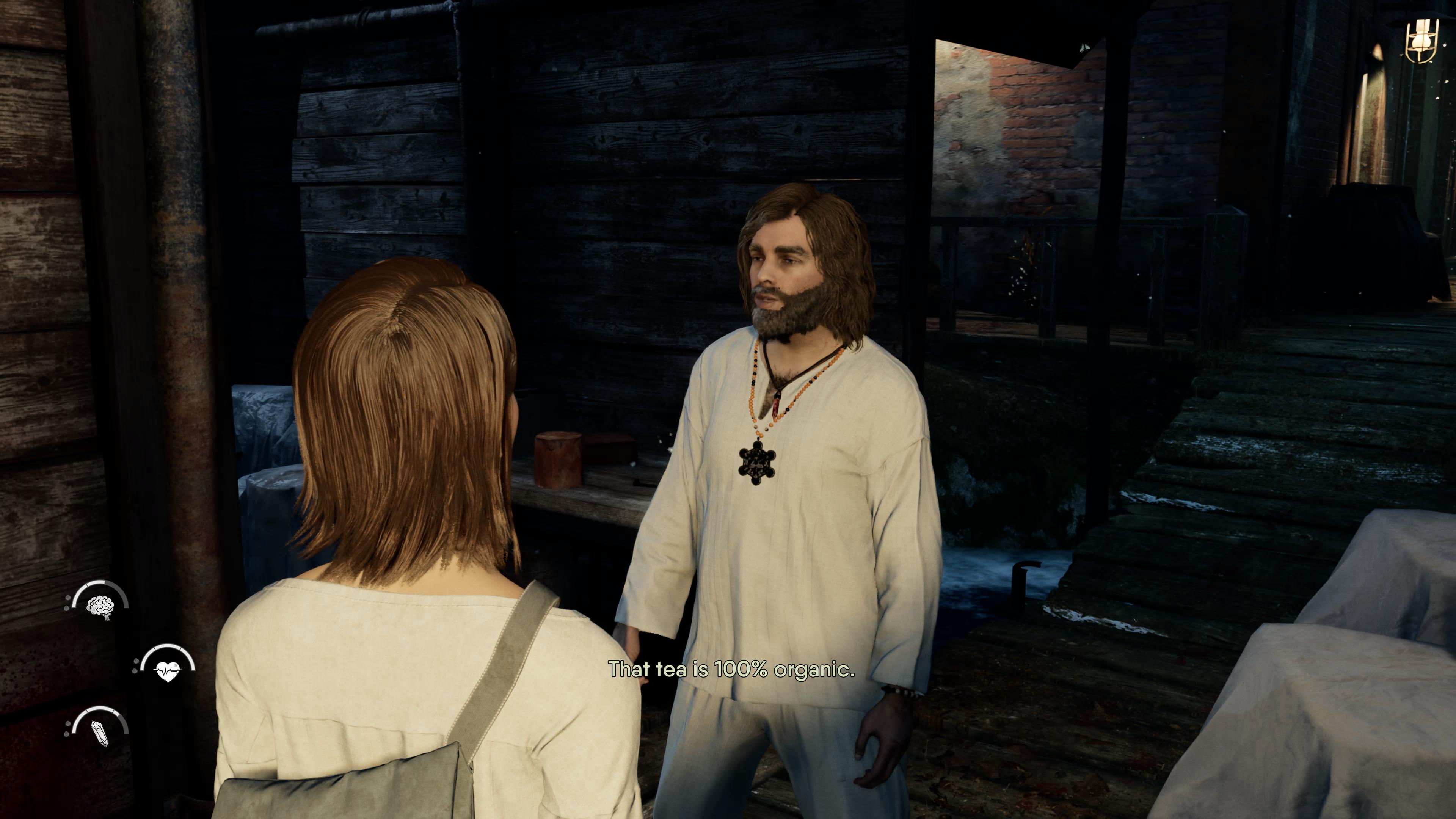Click the crystal shard gauge icon
The height and width of the screenshot is (819, 1456).
[100, 733]
